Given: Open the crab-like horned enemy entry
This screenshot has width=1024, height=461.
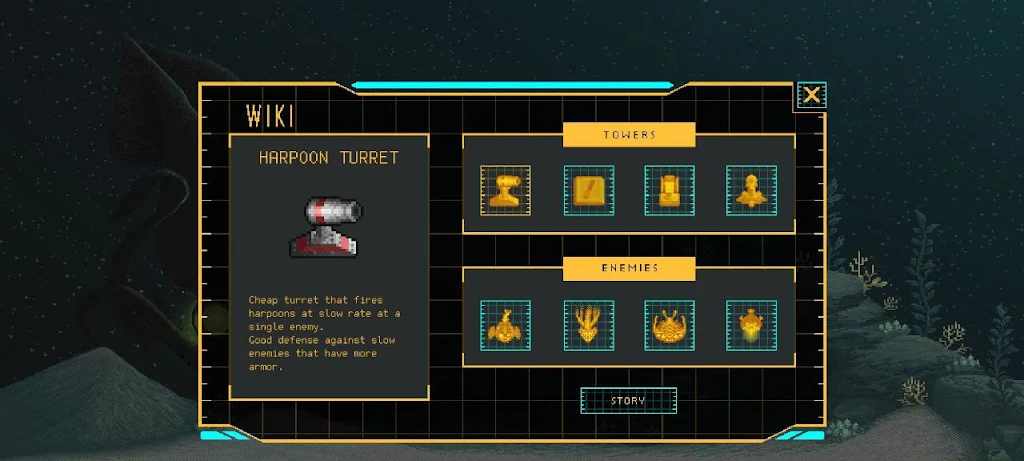Looking at the screenshot, I should click(669, 325).
